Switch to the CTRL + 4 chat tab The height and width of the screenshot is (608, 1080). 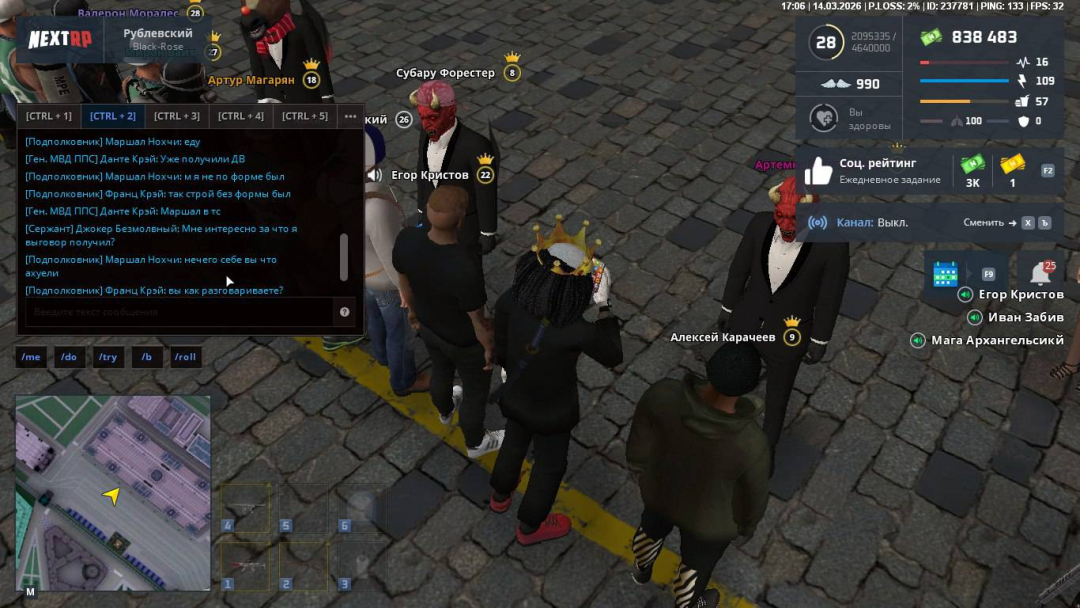point(241,116)
